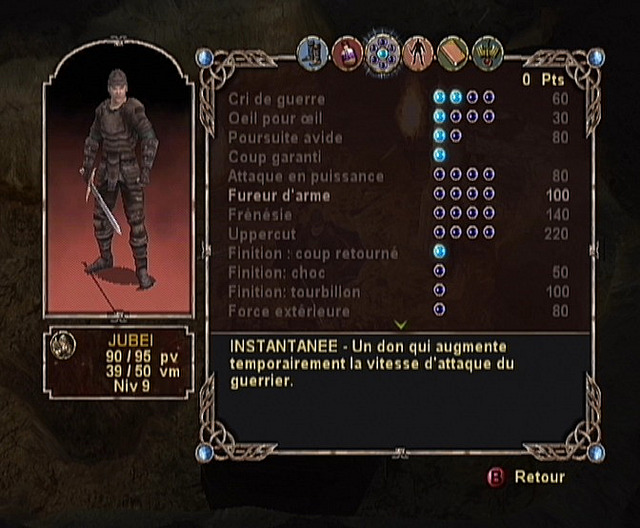Image resolution: width=640 pixels, height=528 pixels.
Task: Click the green scroll-down arrow below list
Action: point(400,325)
